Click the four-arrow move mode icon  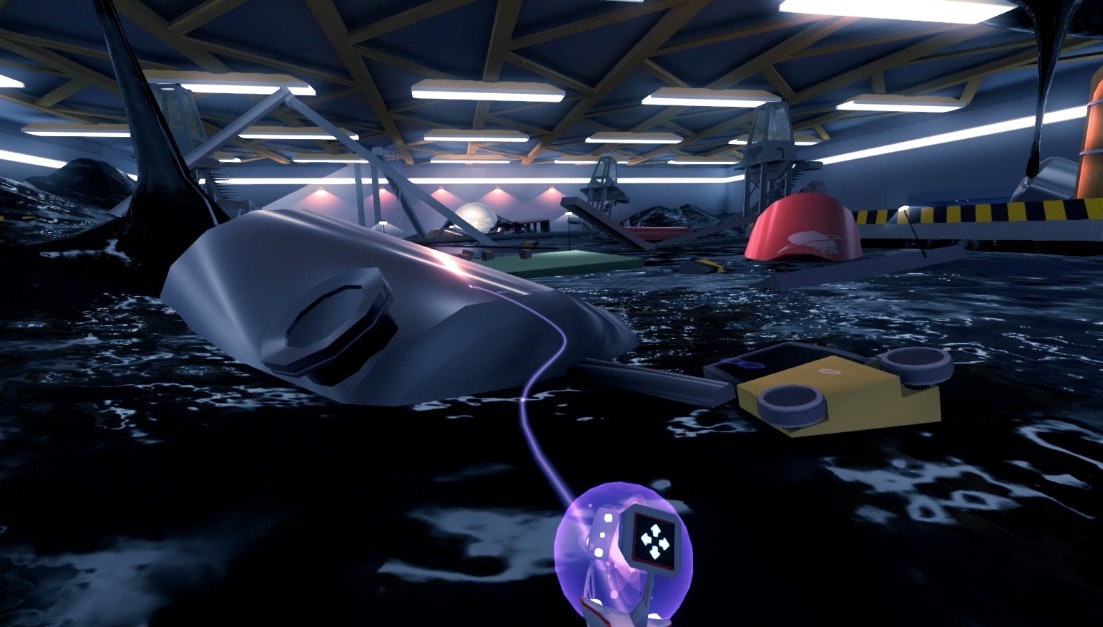[x=655, y=541]
